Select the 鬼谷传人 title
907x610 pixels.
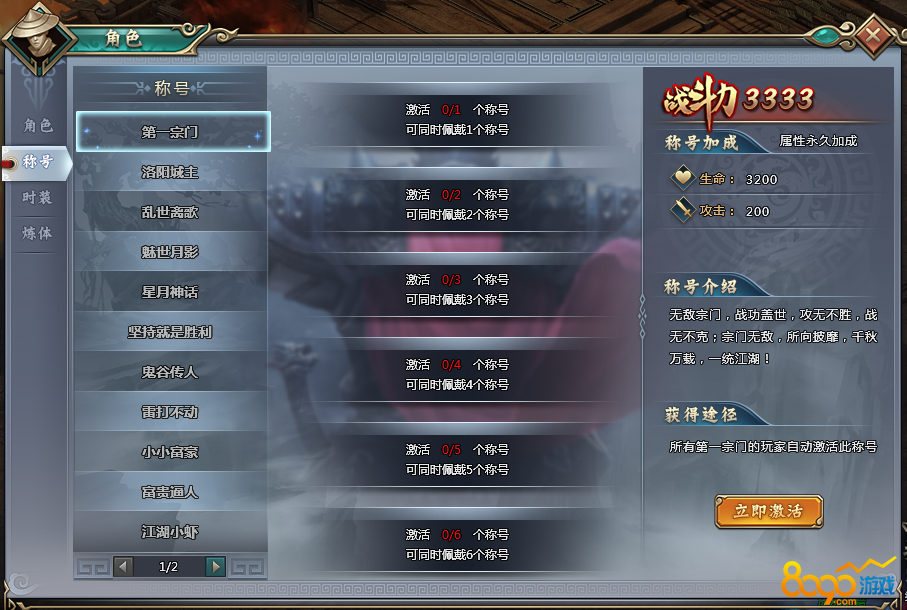coord(171,372)
